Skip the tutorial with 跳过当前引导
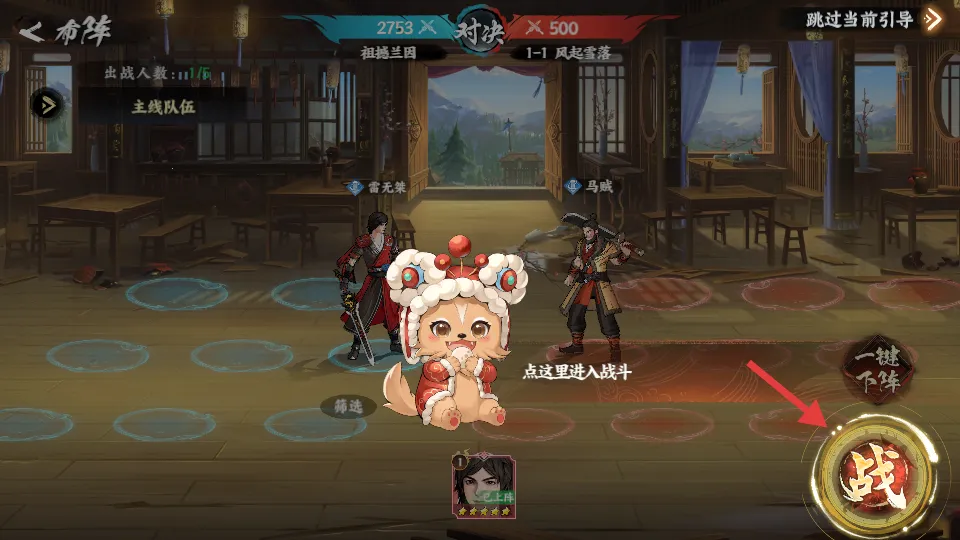Screen dimensions: 960x540 click(863, 19)
